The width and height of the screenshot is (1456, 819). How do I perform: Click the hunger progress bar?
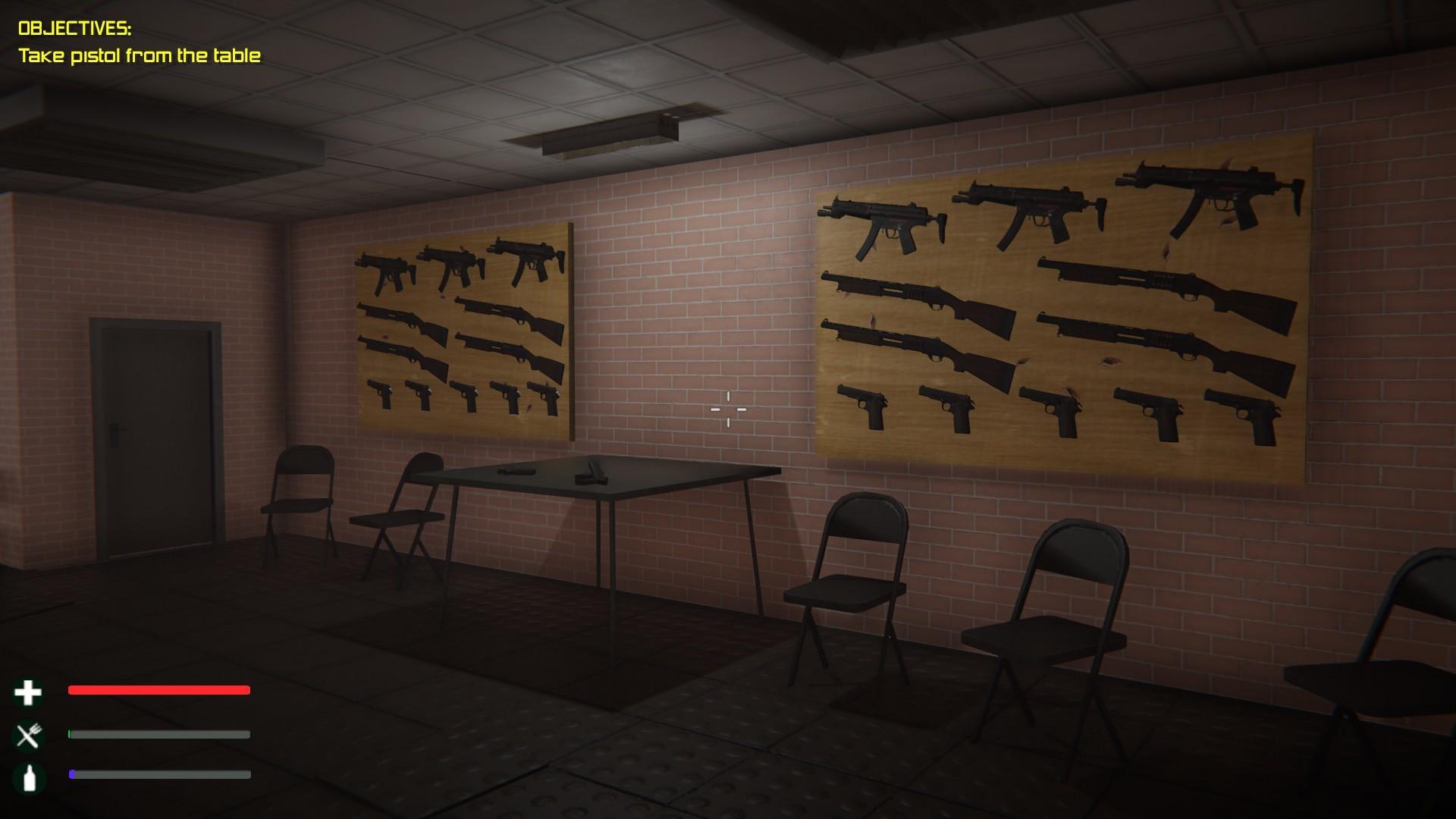pyautogui.click(x=159, y=734)
